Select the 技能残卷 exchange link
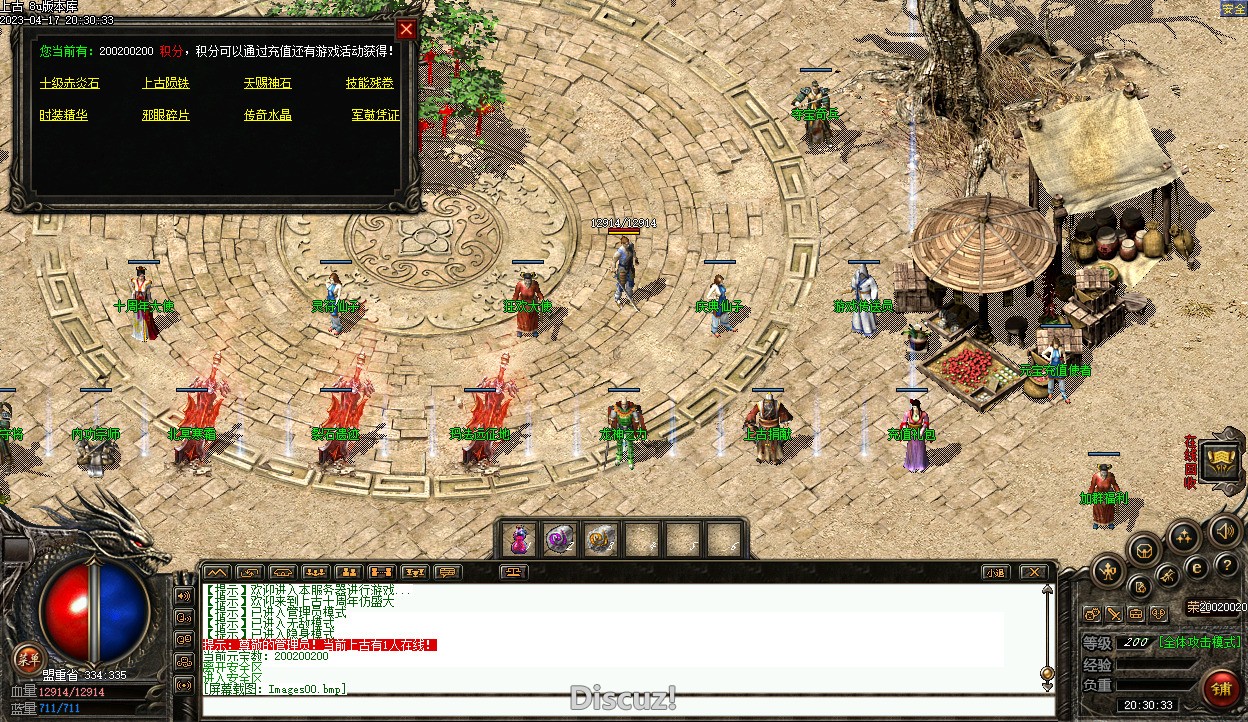Viewport: 1248px width, 722px height. (x=370, y=84)
